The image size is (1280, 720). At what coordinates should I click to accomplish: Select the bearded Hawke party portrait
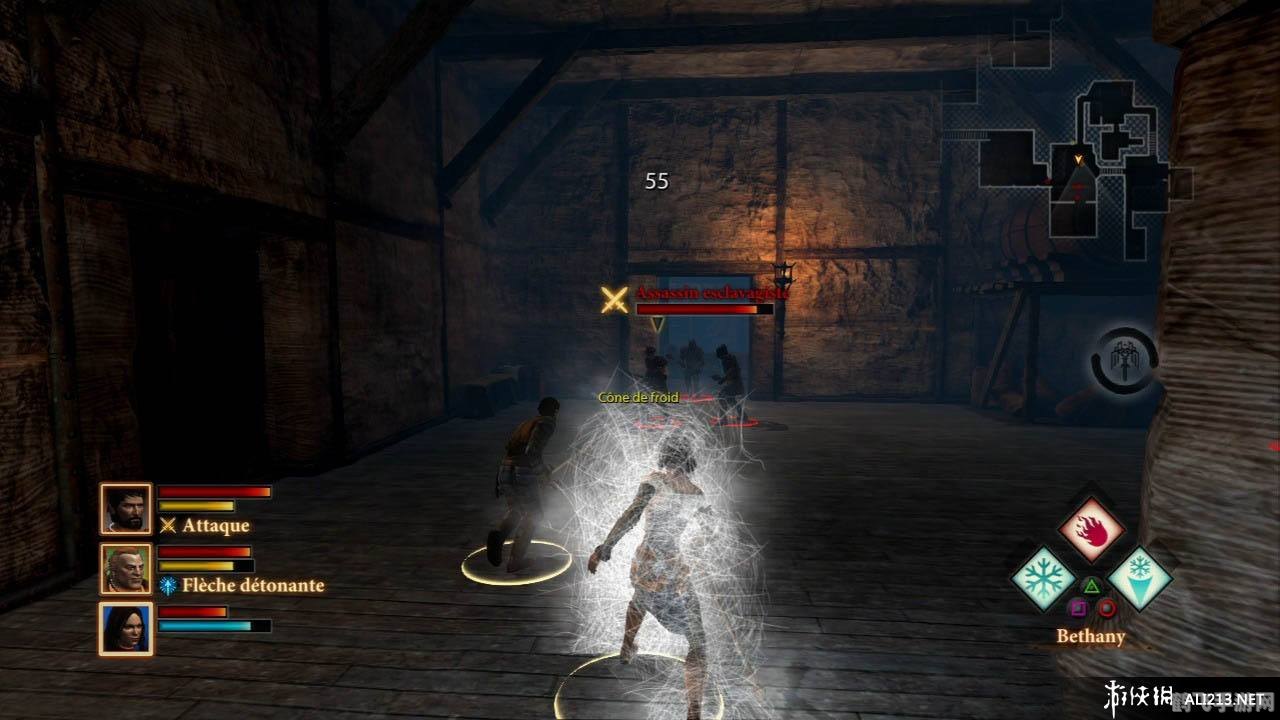tap(126, 509)
